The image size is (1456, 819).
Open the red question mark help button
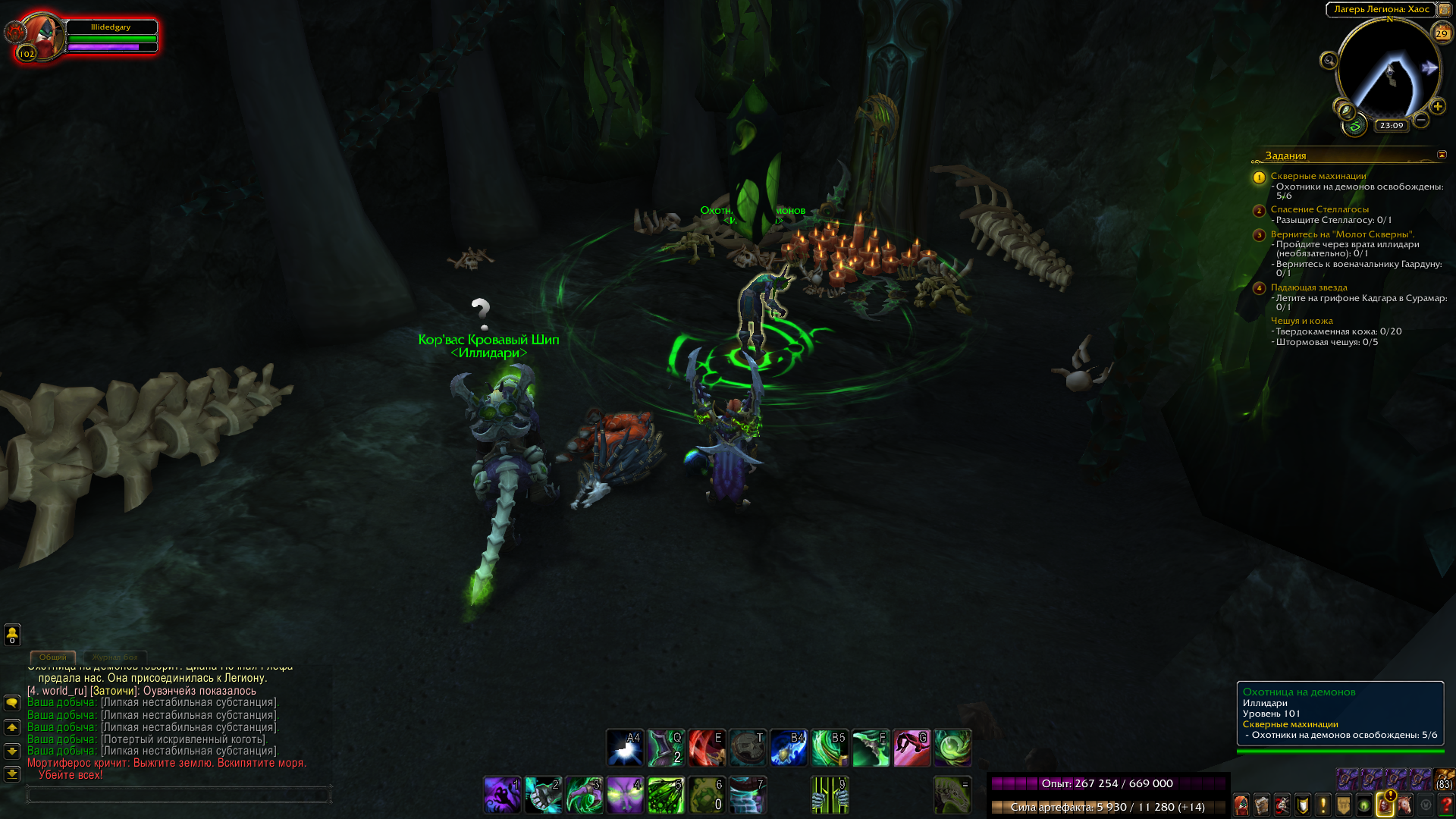click(x=1445, y=805)
